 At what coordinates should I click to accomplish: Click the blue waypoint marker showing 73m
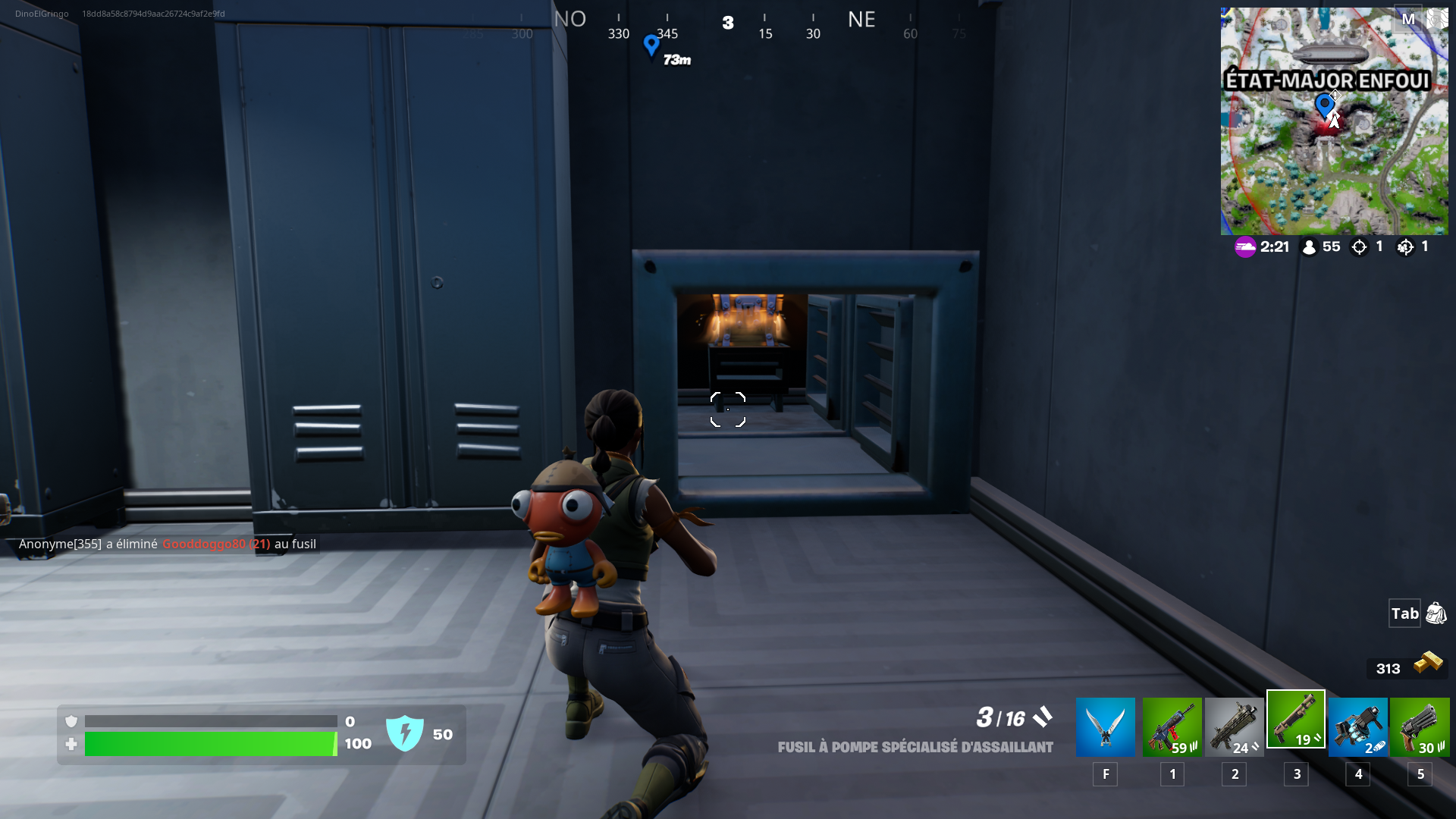tap(651, 47)
